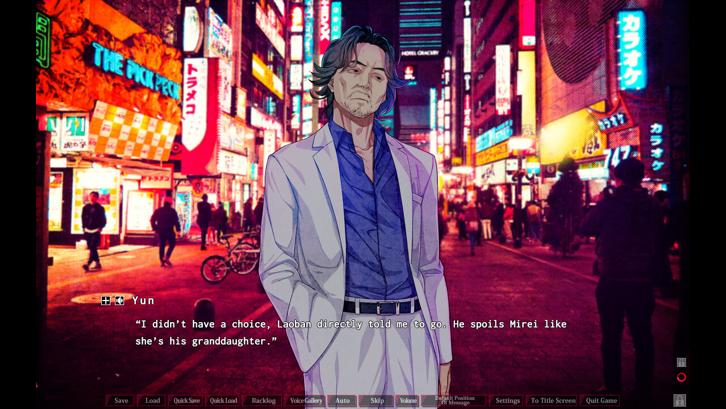726x409 pixels.
Task: Open the Volume control
Action: click(408, 401)
